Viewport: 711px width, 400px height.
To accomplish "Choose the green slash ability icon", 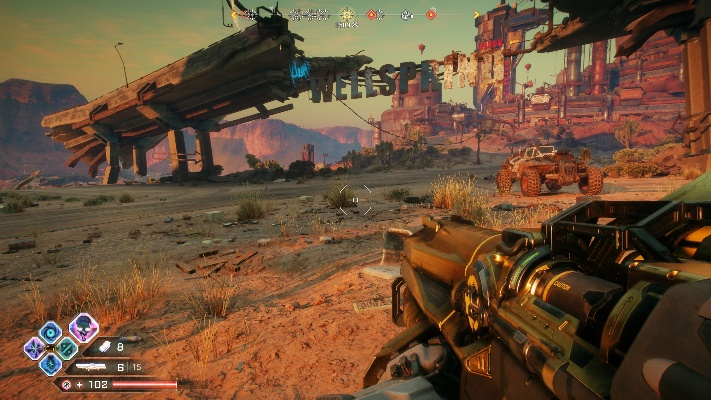I will 66,348.
